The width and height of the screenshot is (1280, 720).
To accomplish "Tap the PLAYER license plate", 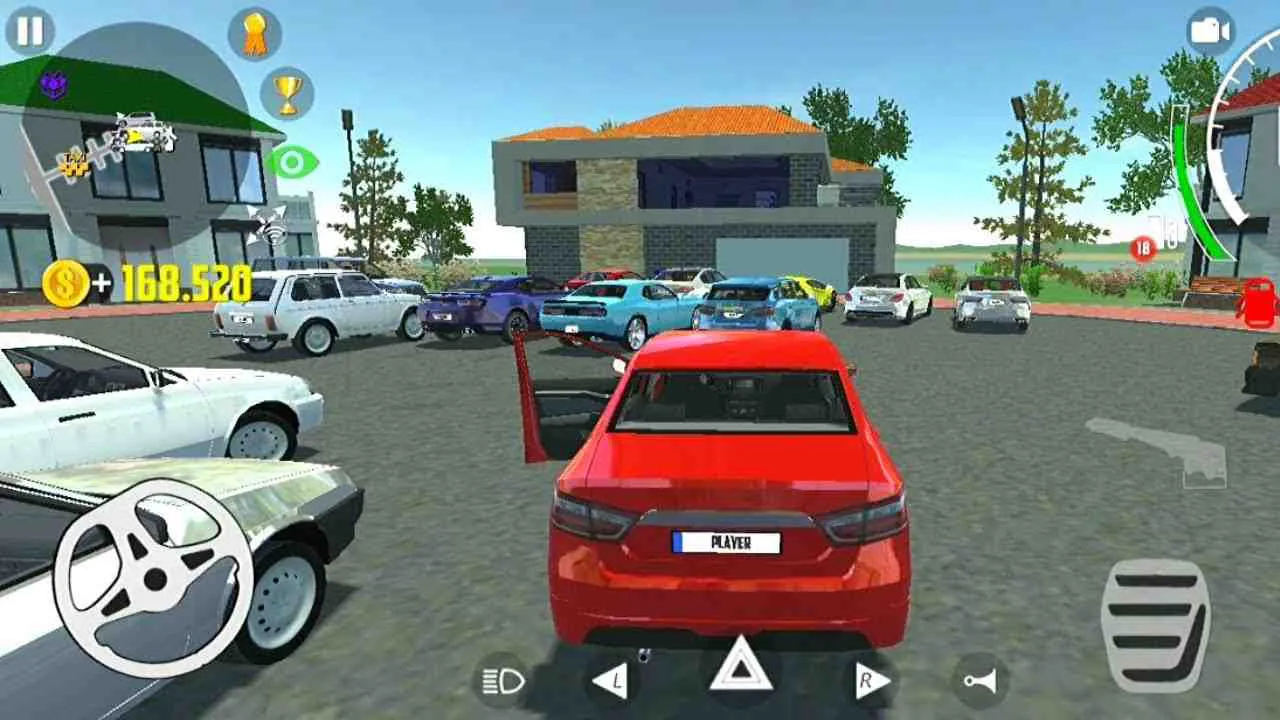I will tap(729, 544).
